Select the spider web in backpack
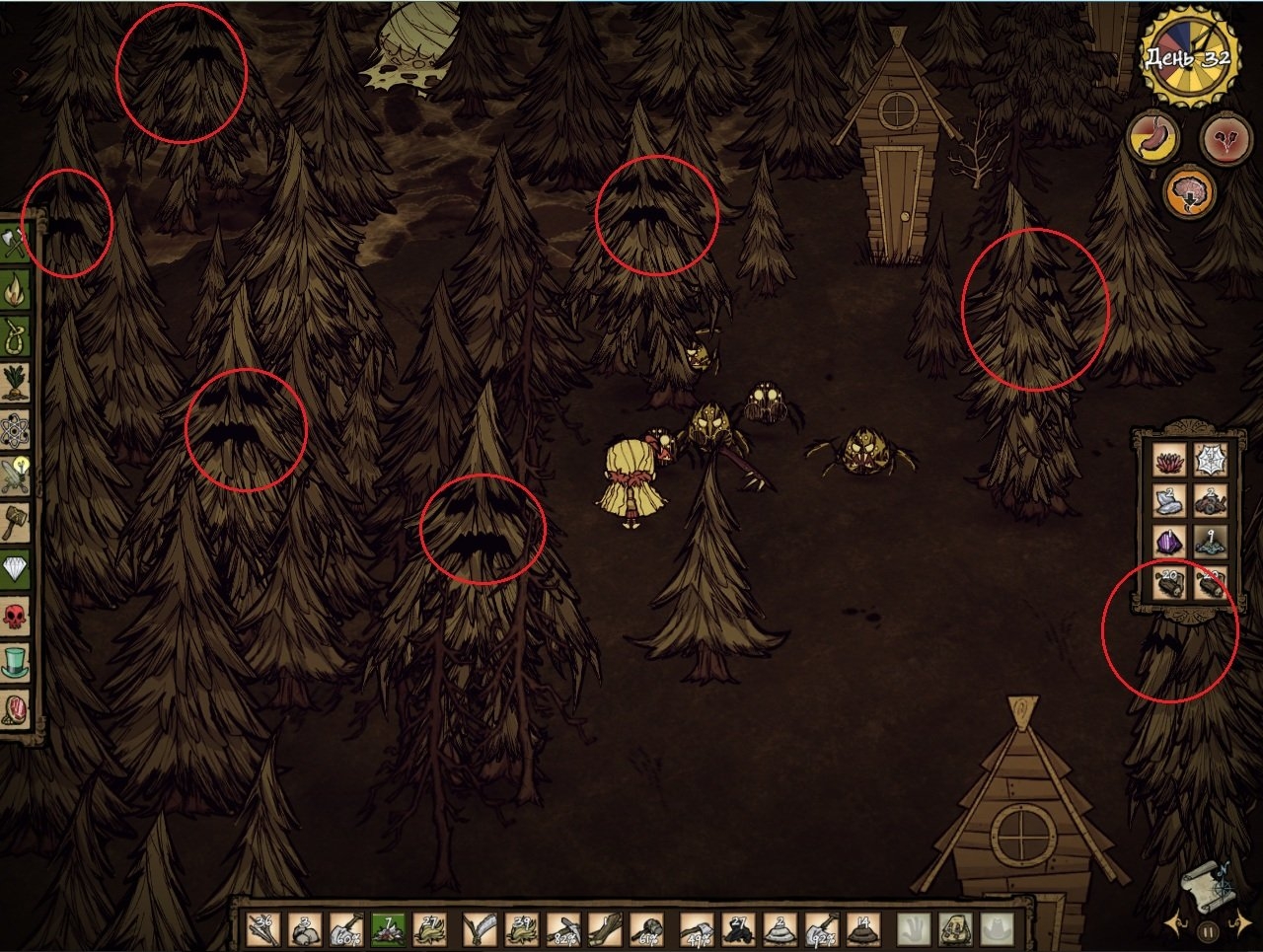The width and height of the screenshot is (1263, 952). [1211, 459]
